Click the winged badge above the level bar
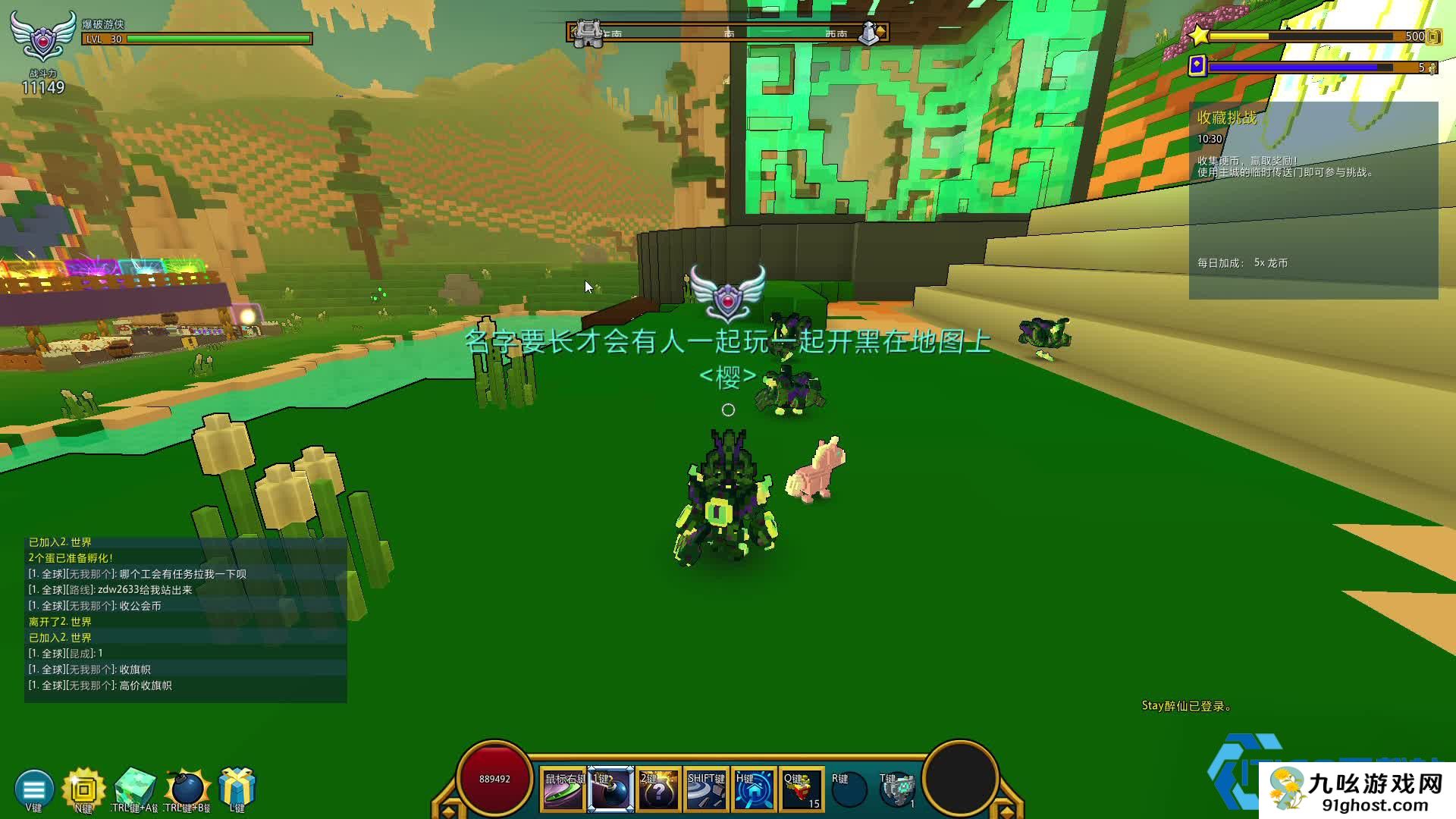This screenshot has height=819, width=1456. (43, 36)
